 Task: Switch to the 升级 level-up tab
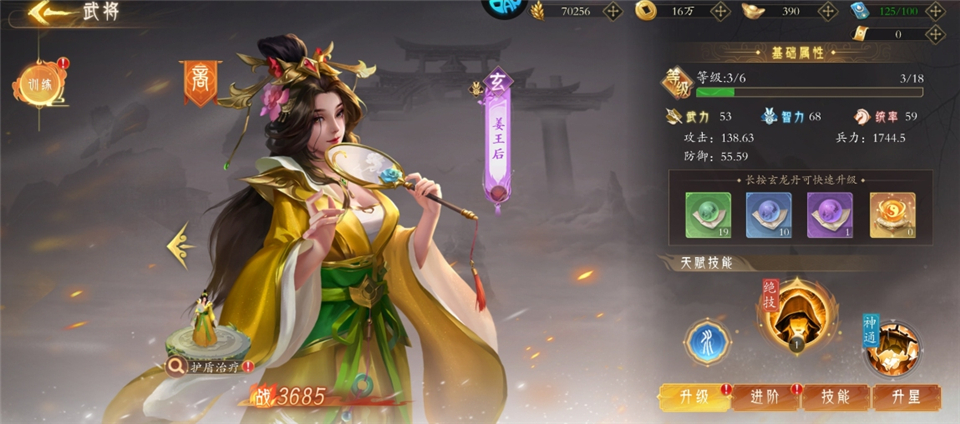point(694,396)
